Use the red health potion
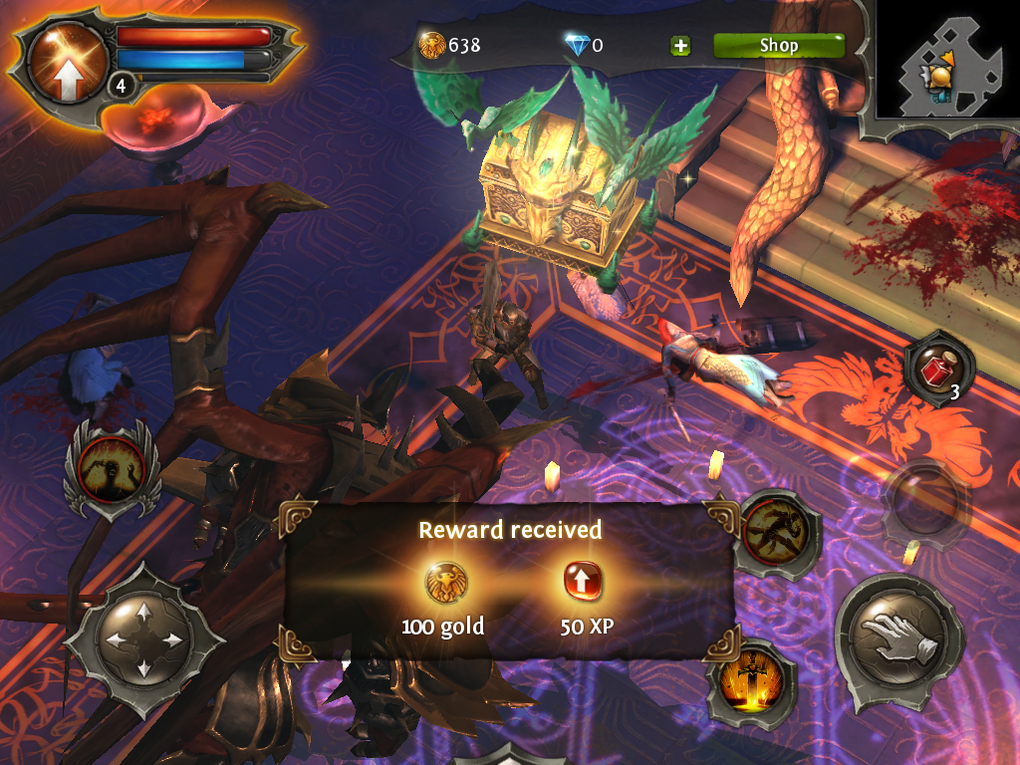Viewport: 1020px width, 765px height. (x=937, y=369)
